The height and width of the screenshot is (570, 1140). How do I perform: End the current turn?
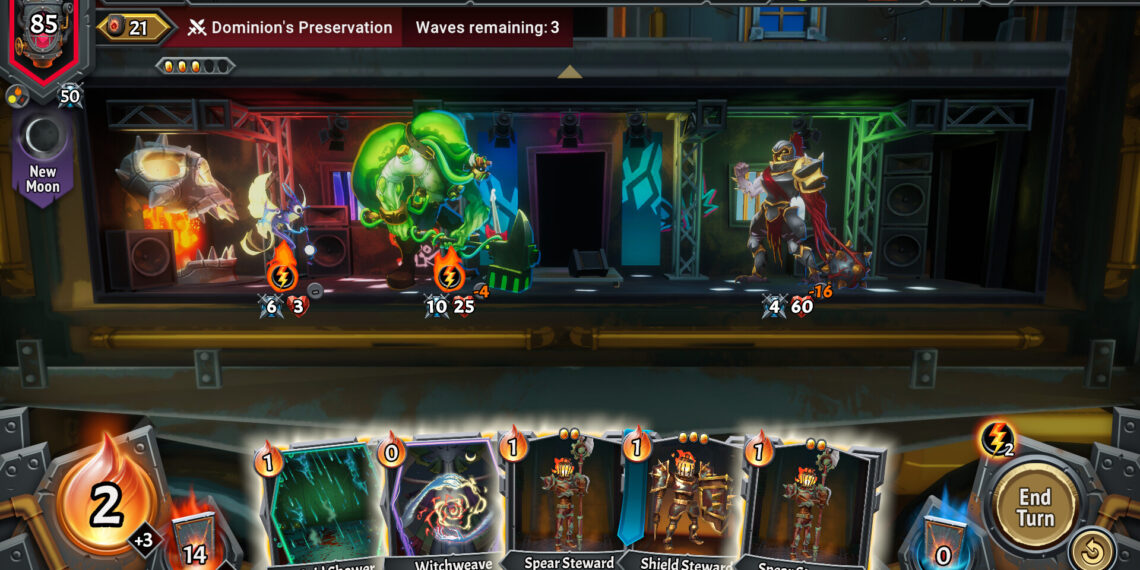click(x=1034, y=507)
